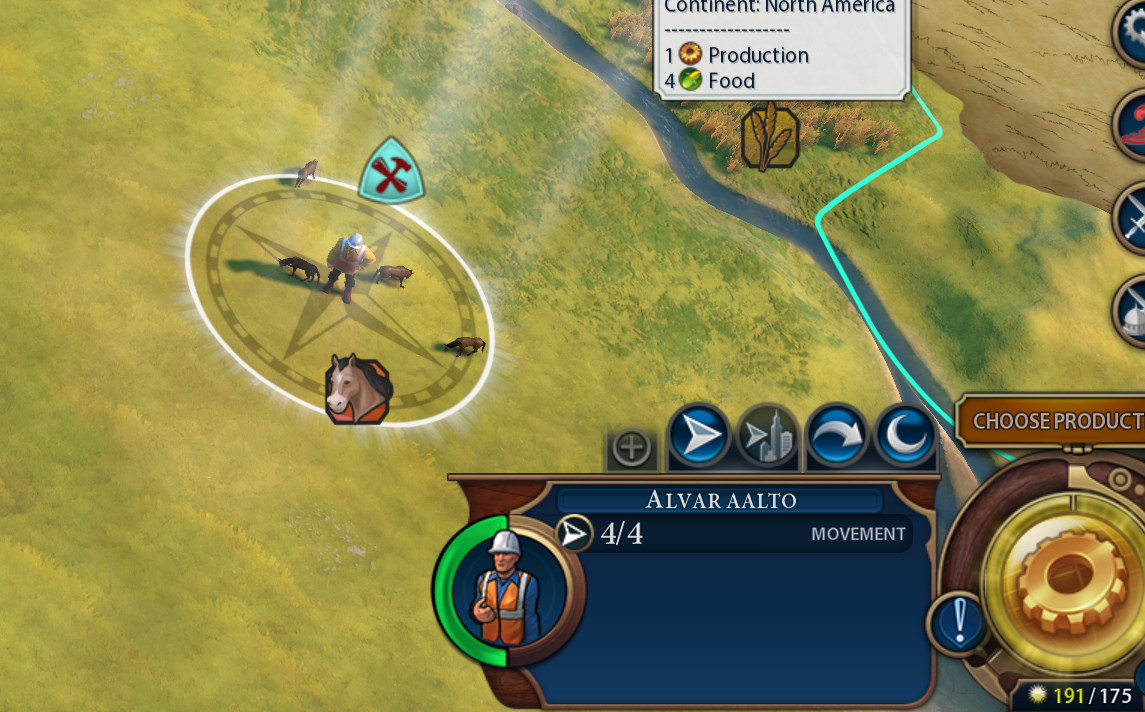The height and width of the screenshot is (712, 1145).
Task: Skip this unit's turn with curved arrow
Action: tap(838, 437)
